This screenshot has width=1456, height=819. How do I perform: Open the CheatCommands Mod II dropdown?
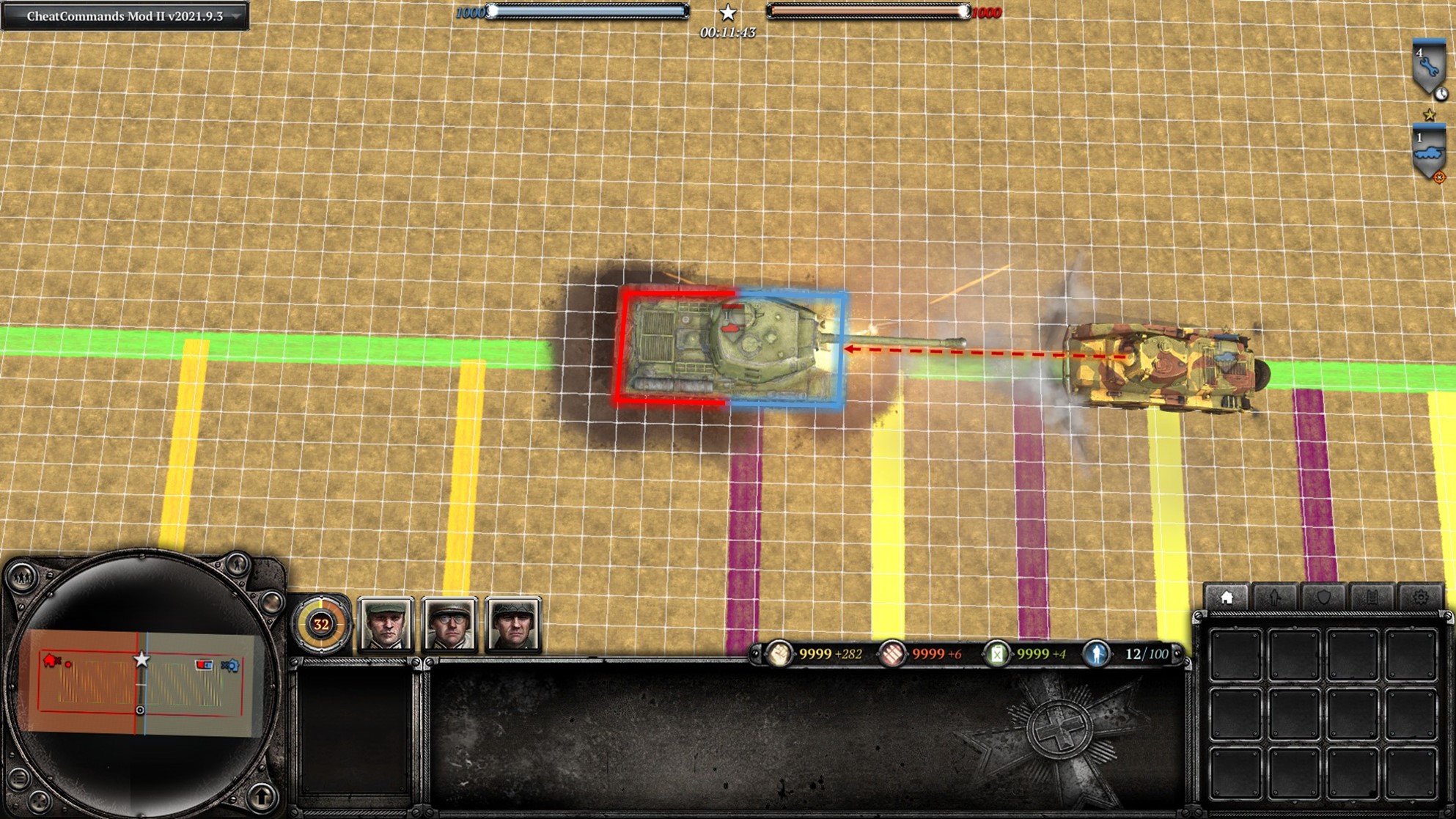(x=236, y=16)
